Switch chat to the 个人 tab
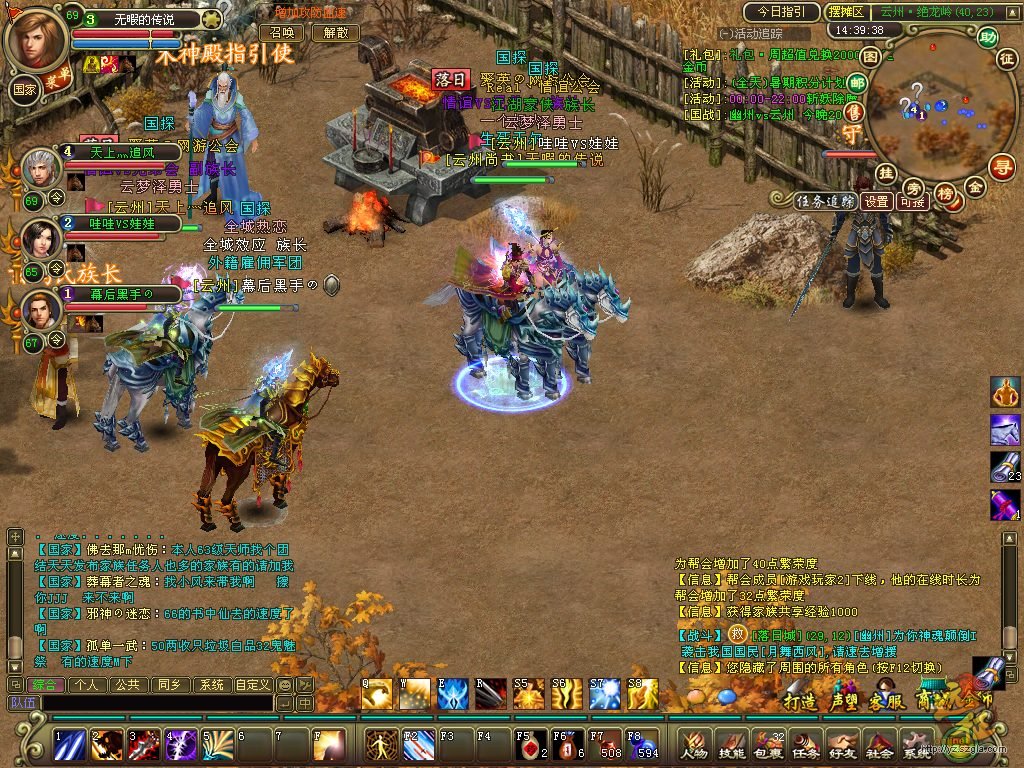Viewport: 1024px width, 768px height. 87,685
